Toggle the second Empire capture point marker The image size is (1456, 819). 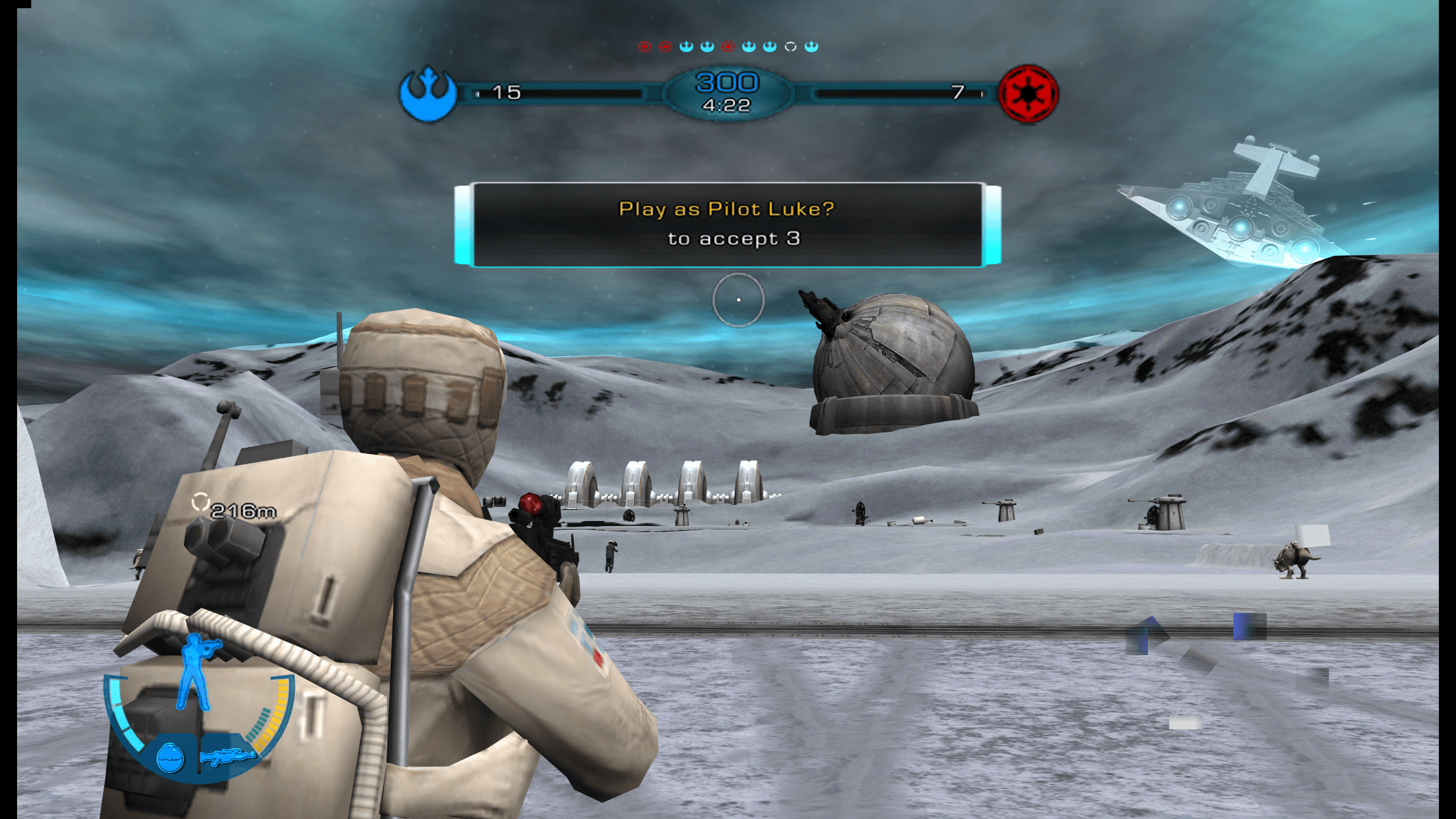(665, 47)
